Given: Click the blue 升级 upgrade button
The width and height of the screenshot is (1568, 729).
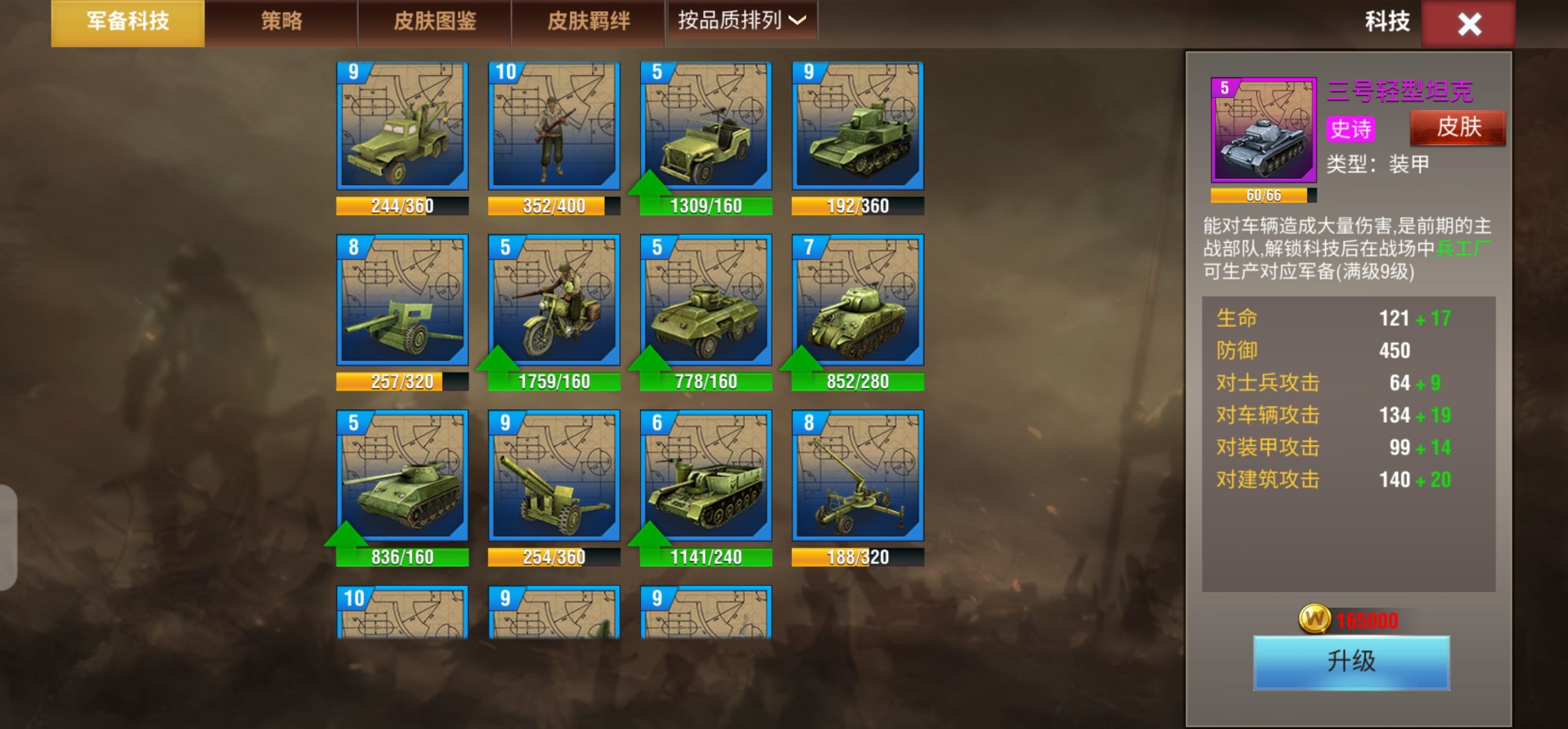Looking at the screenshot, I should [x=1351, y=662].
